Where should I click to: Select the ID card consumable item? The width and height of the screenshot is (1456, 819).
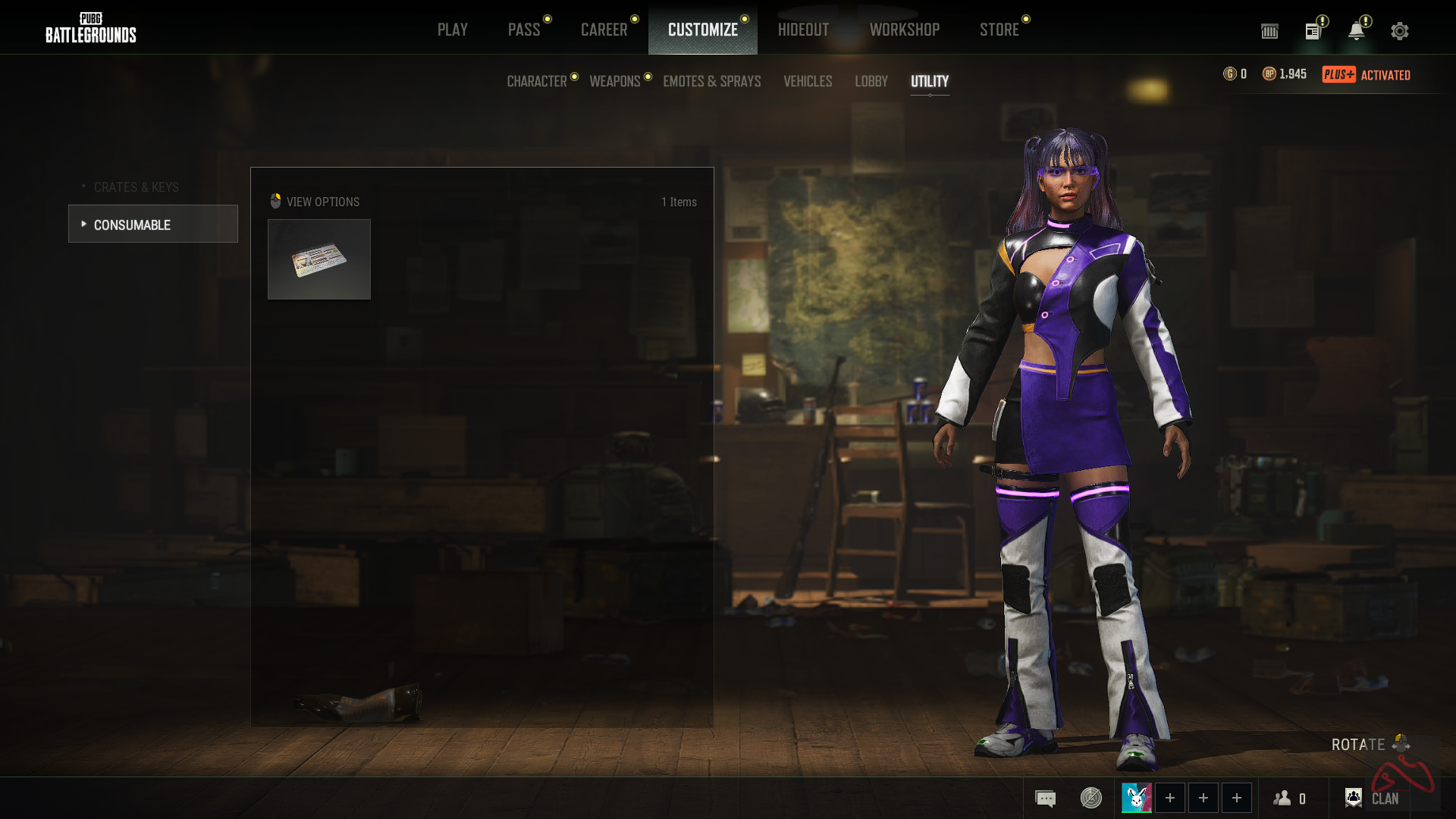[319, 259]
